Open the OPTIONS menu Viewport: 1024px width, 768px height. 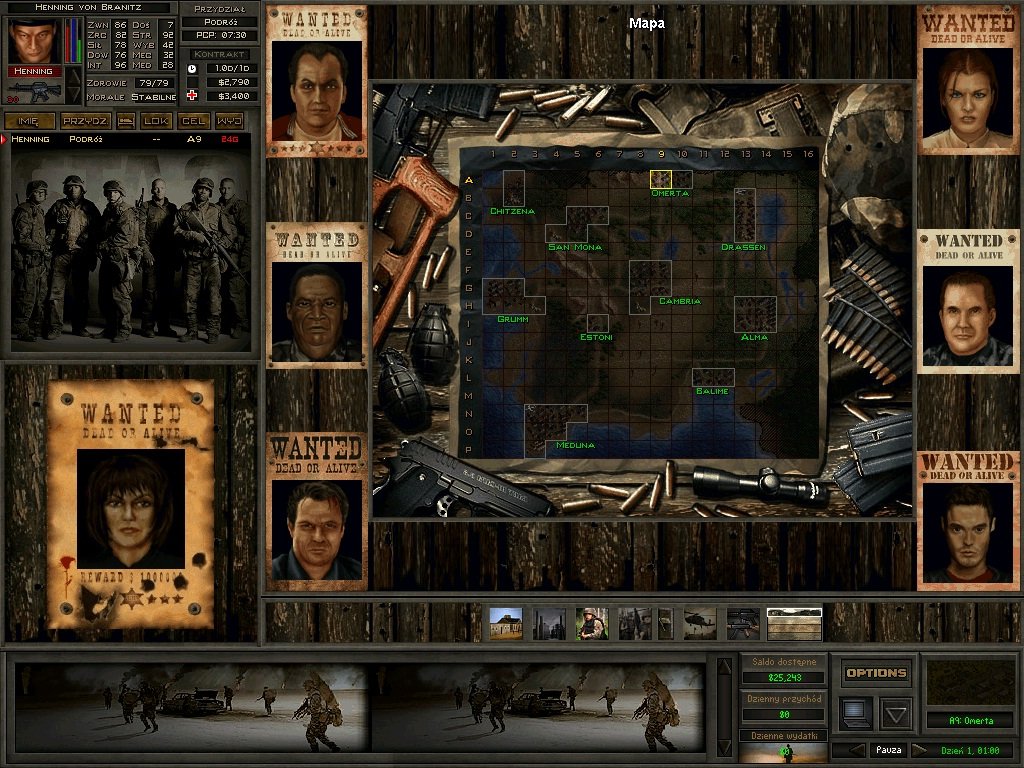point(876,673)
